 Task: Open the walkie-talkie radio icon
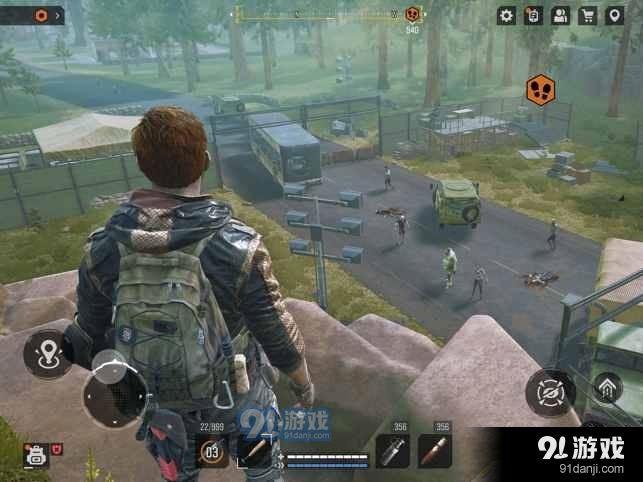[x=533, y=15]
